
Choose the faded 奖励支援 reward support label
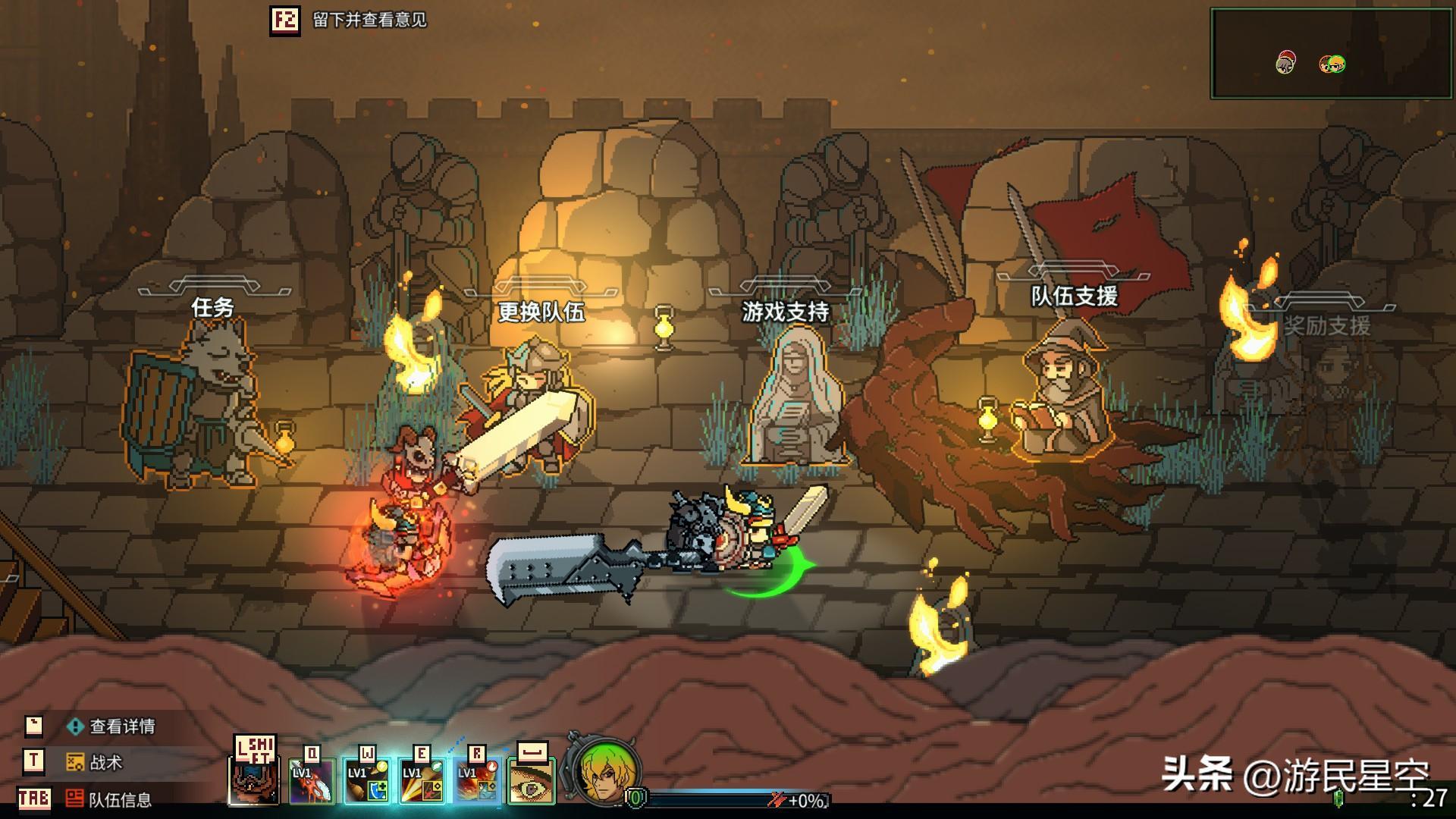pos(1326,326)
